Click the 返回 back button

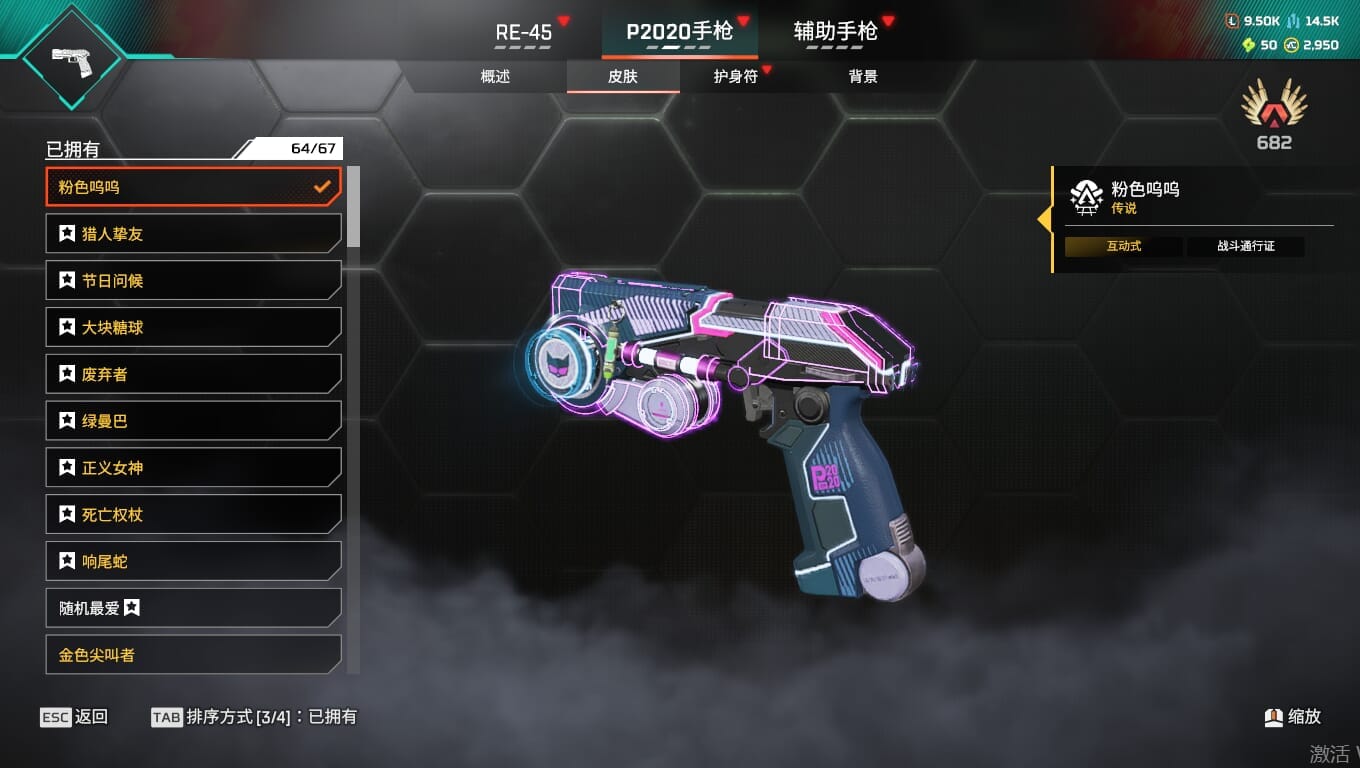(75, 717)
